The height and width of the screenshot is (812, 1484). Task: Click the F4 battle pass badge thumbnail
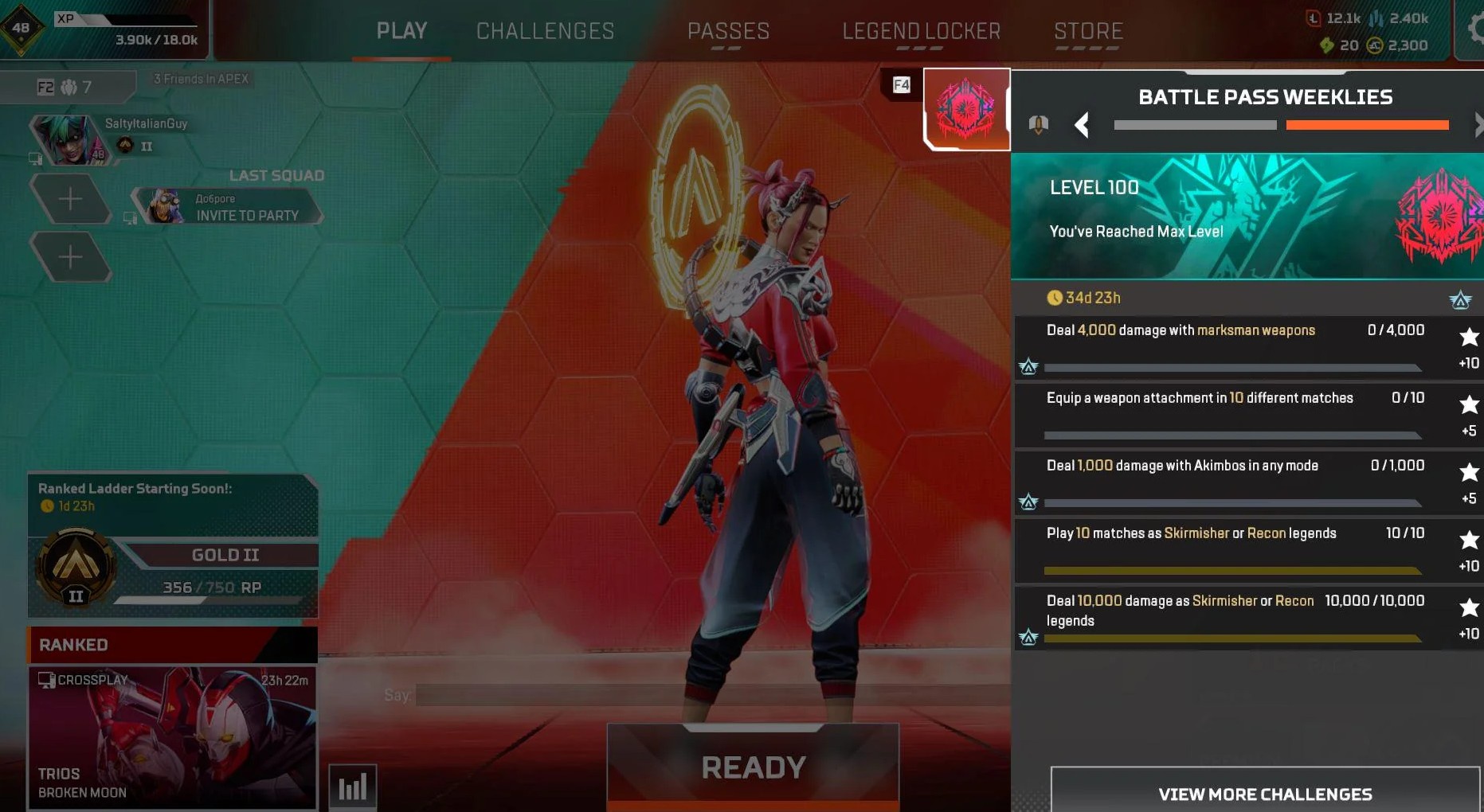(x=966, y=109)
